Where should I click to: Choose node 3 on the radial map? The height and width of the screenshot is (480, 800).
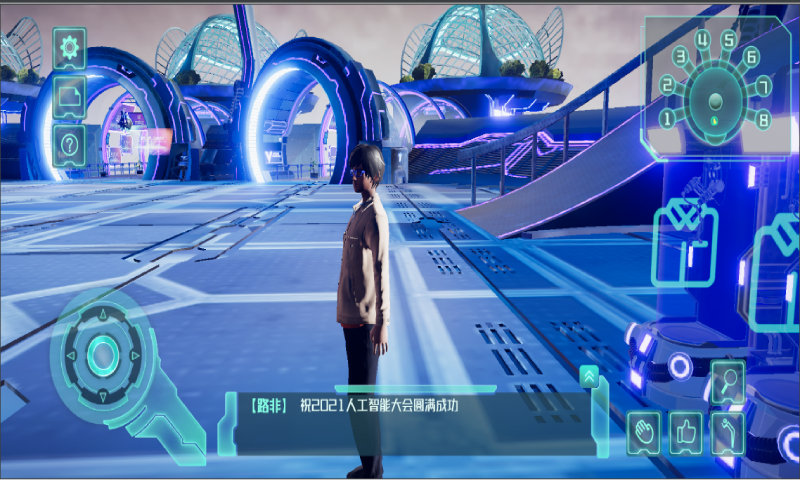[681, 58]
